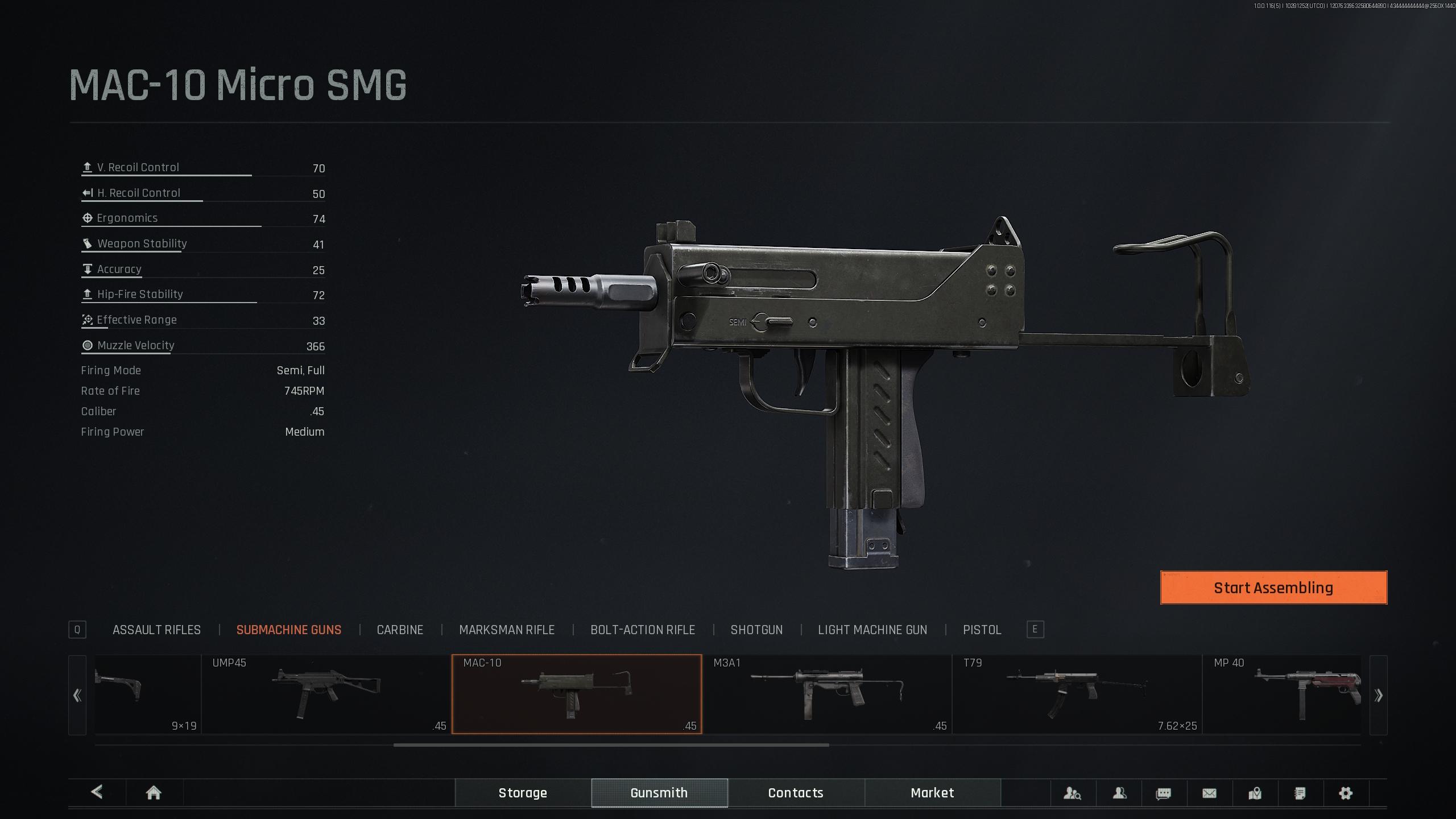
Task: Pick the T79 submachine gun tile
Action: (x=1077, y=694)
